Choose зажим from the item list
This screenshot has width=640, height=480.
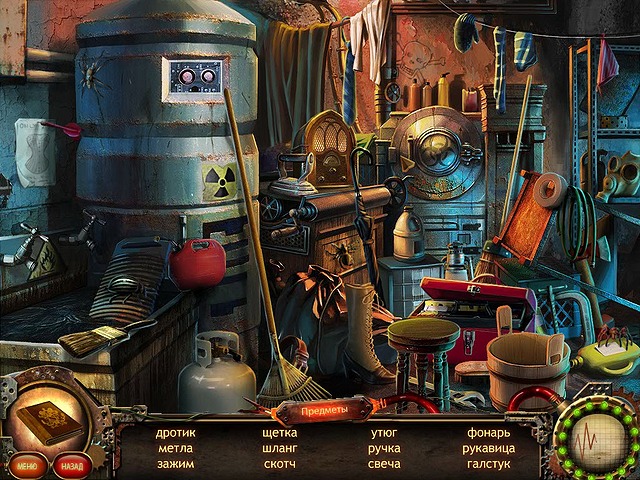pyautogui.click(x=175, y=464)
